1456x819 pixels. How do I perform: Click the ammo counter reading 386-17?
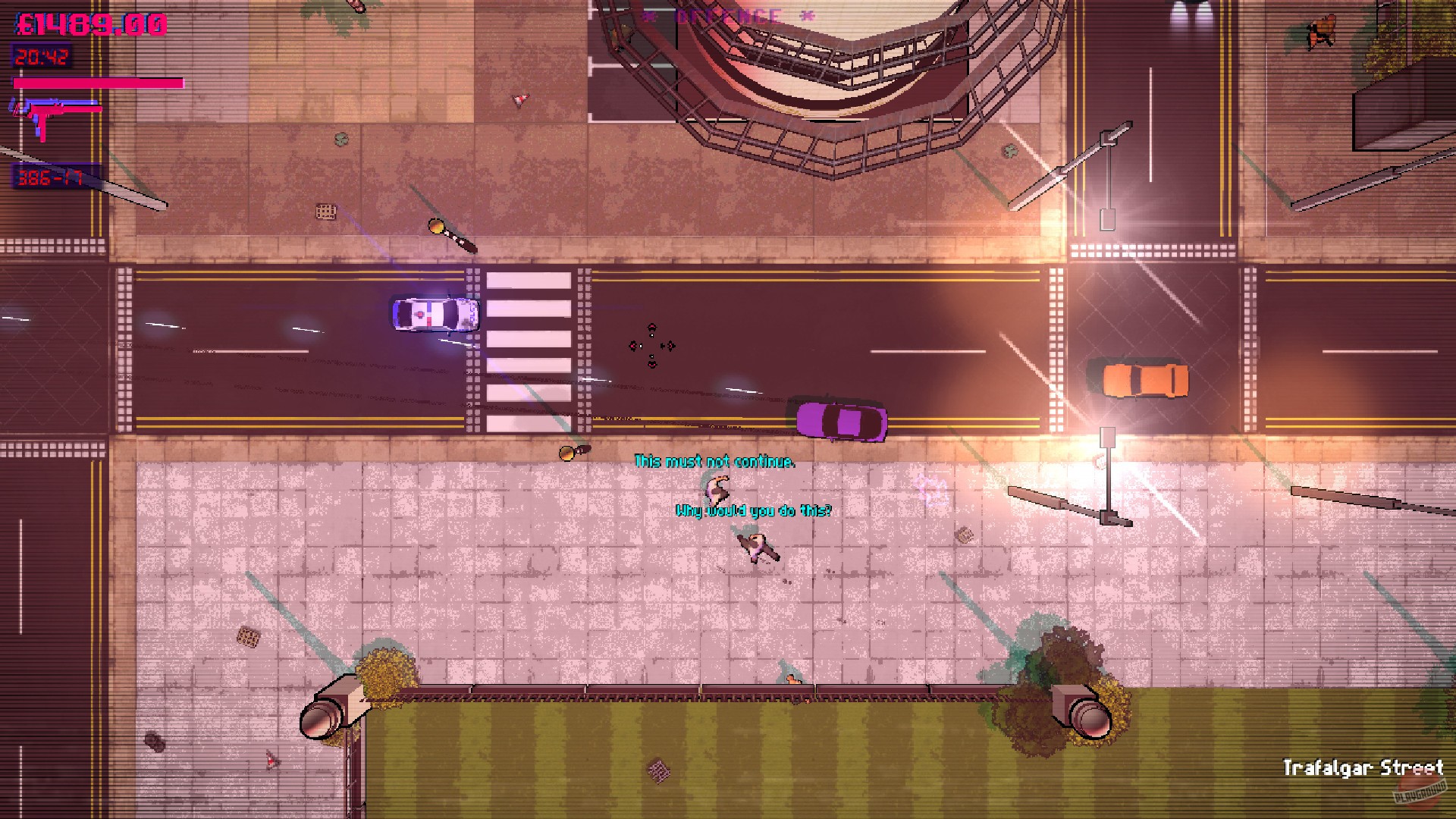point(49,178)
